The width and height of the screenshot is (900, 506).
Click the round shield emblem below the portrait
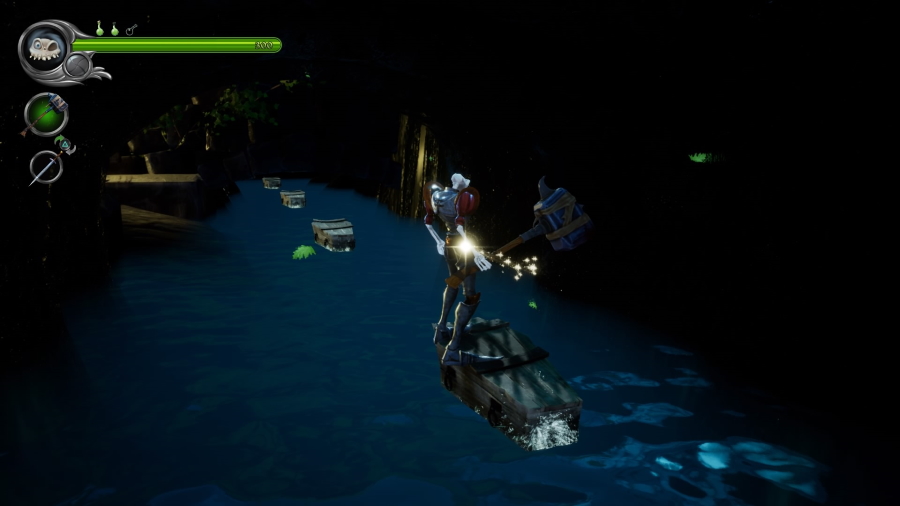[77, 67]
